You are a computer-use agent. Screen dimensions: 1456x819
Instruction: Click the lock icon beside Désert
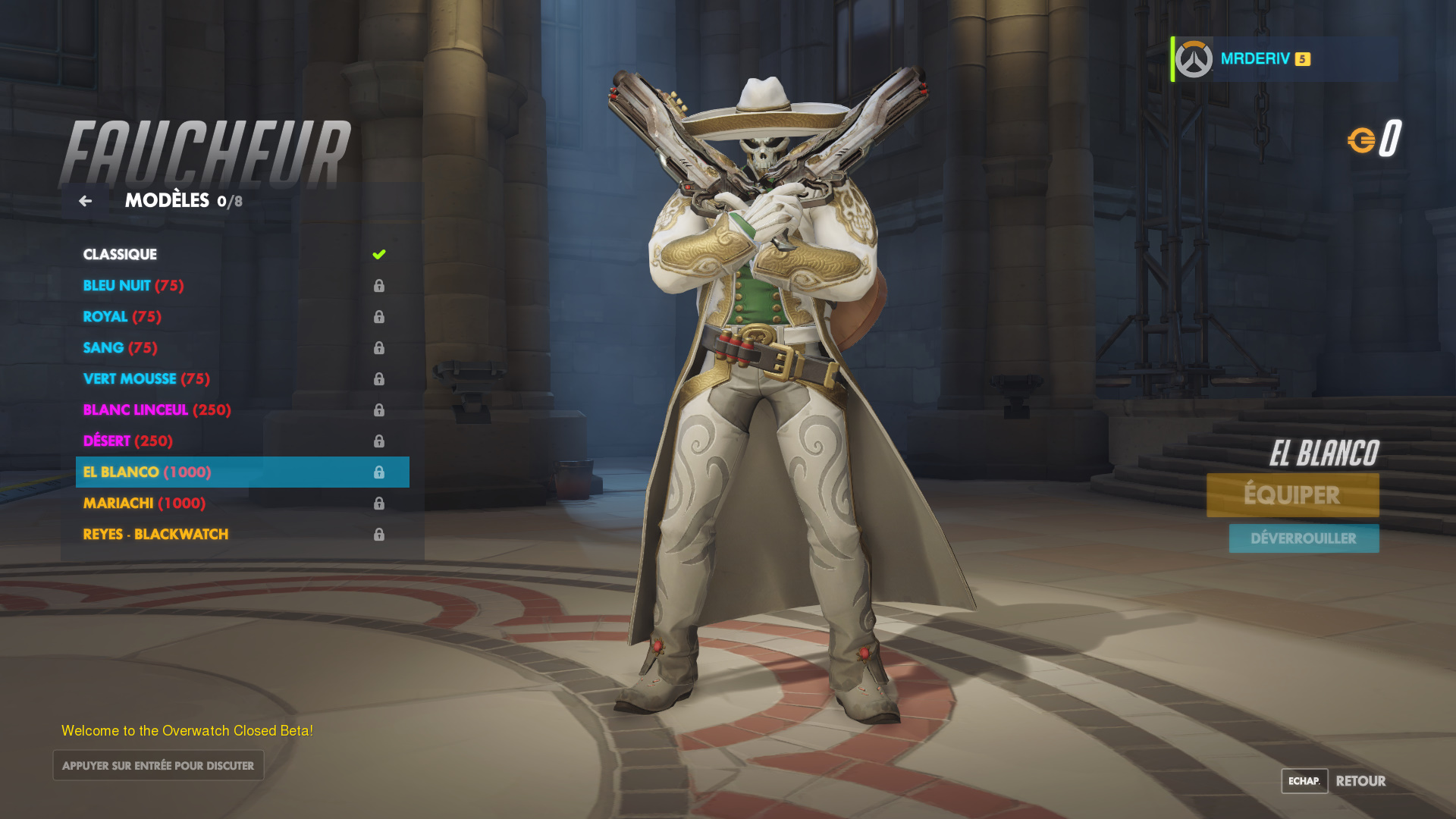tap(379, 441)
